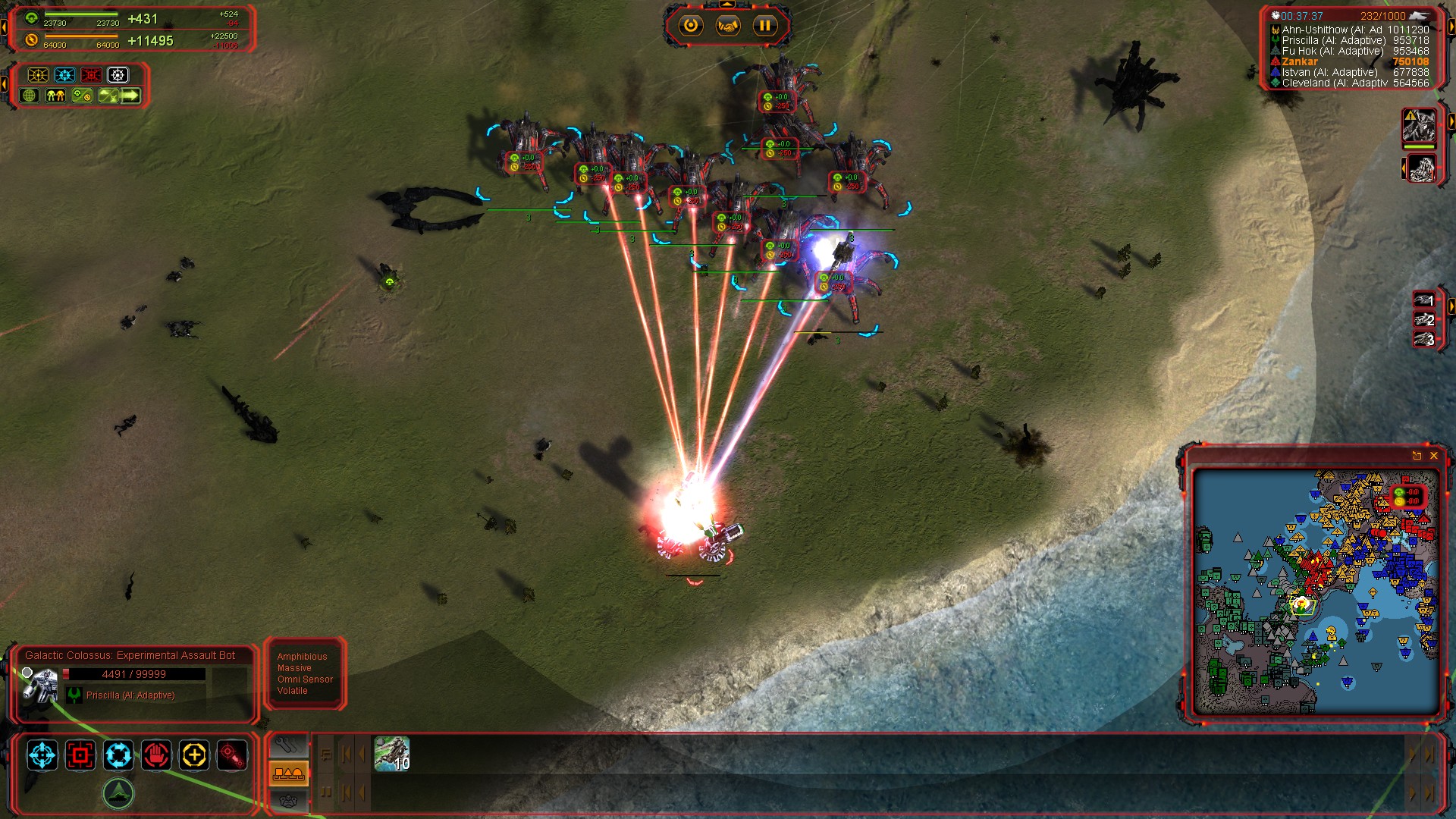This screenshot has width=1456, height=819.
Task: Issue the blue Move order
Action: pyautogui.click(x=42, y=755)
